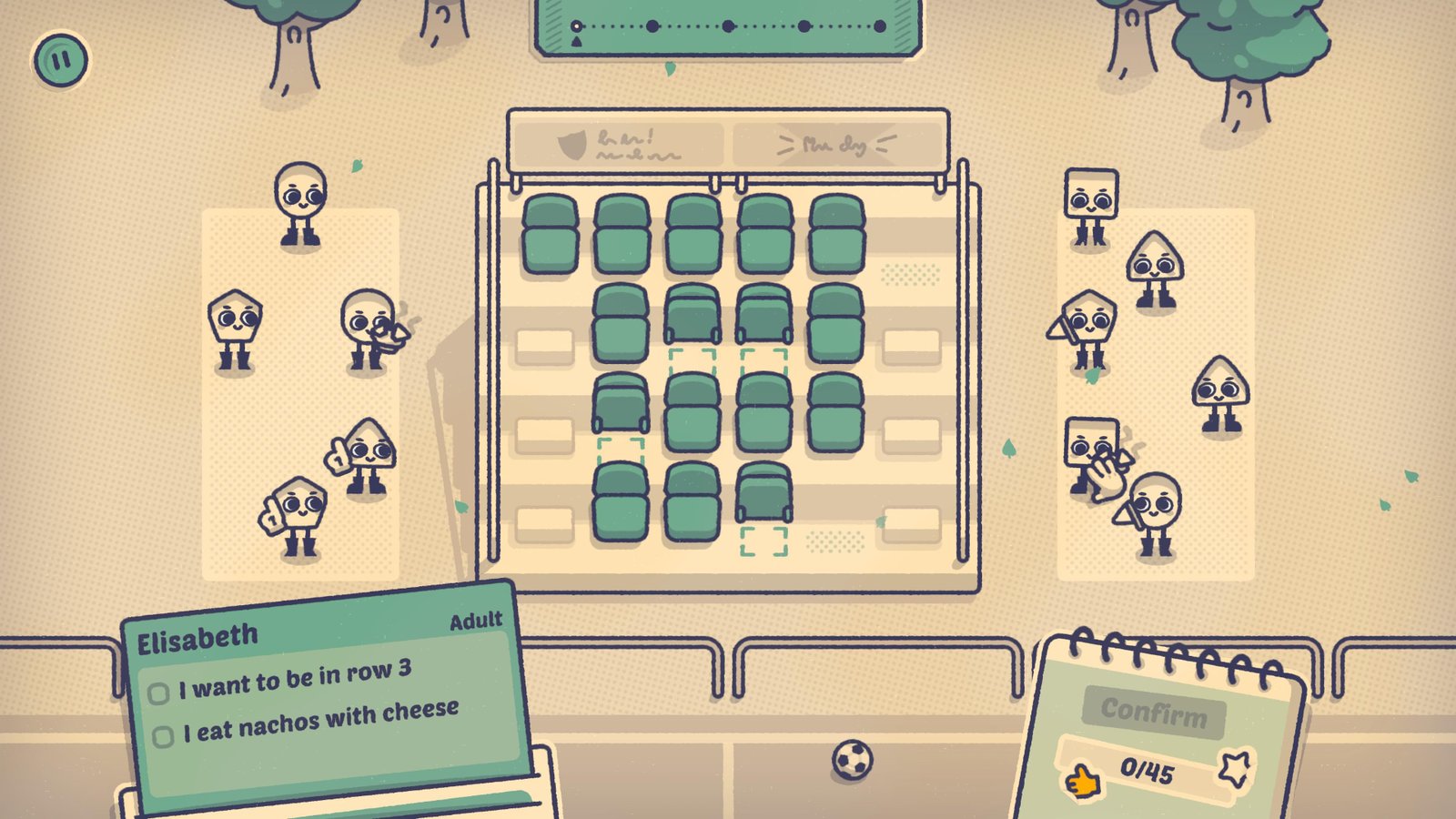Confirm the seating arrangement
This screenshot has width=1456, height=819.
(x=1153, y=711)
